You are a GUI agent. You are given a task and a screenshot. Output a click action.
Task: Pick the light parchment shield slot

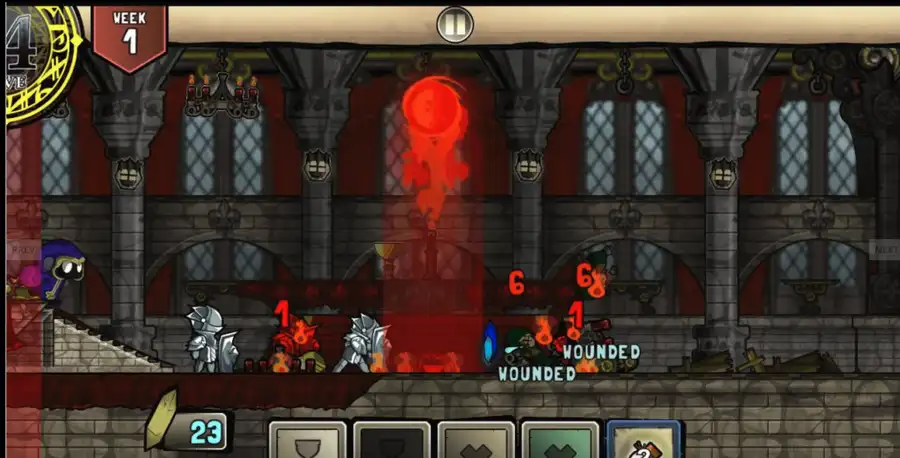307,441
